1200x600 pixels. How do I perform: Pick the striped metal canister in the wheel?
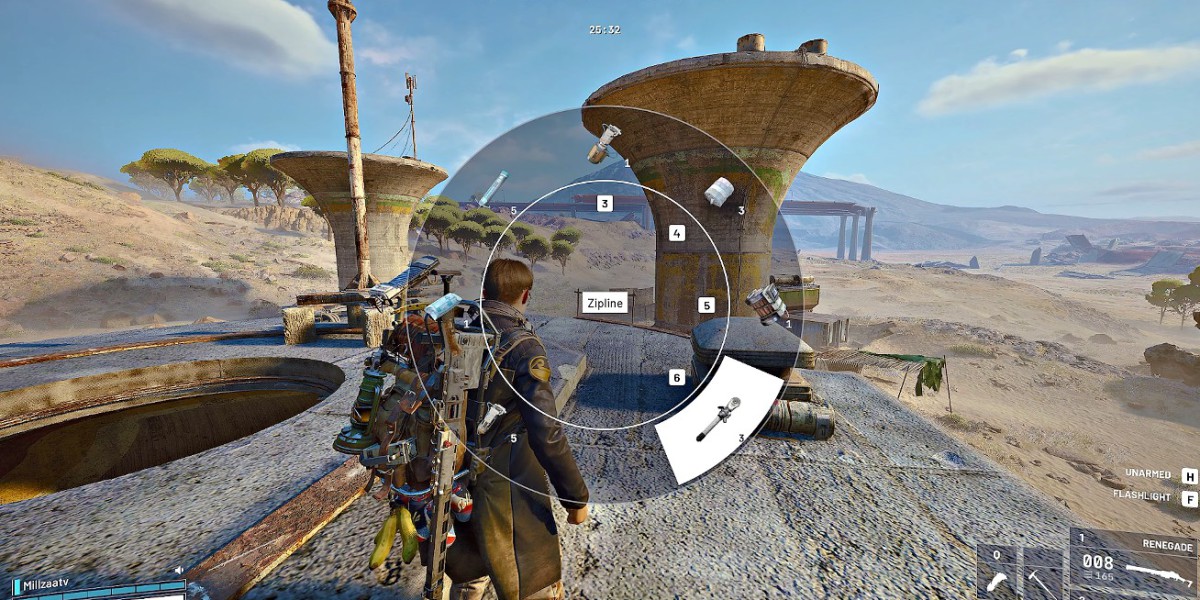(767, 304)
